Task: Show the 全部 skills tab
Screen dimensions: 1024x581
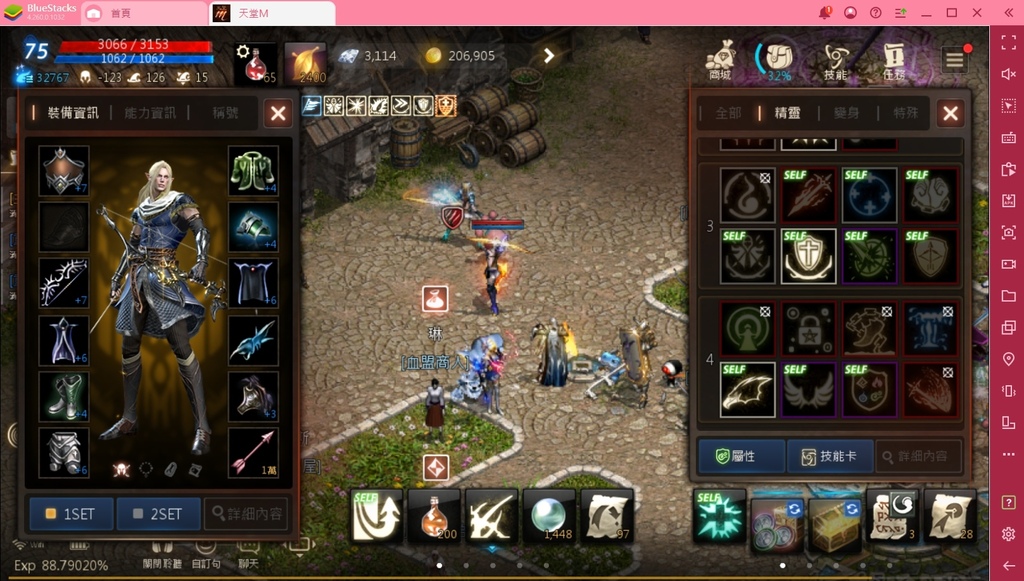Action: 728,113
